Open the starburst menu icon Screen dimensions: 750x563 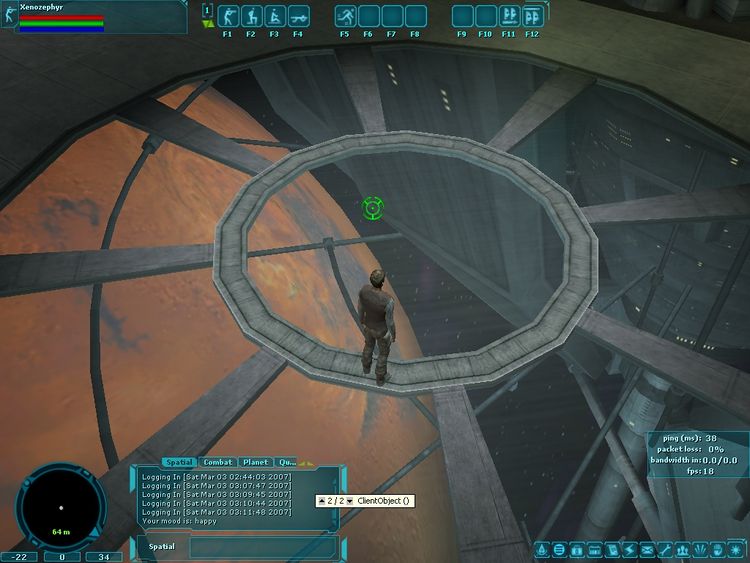point(735,550)
